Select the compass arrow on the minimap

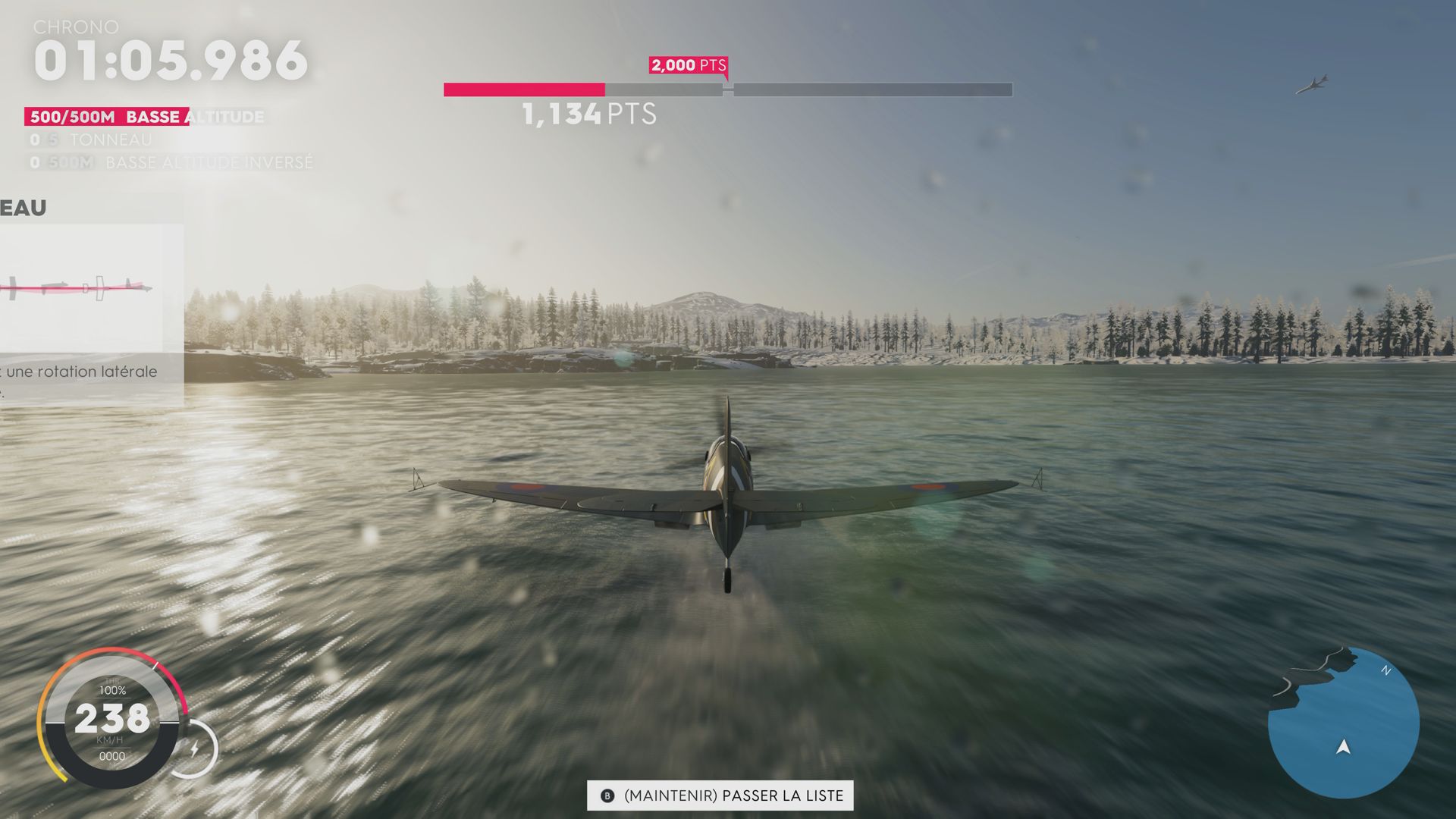[1341, 748]
